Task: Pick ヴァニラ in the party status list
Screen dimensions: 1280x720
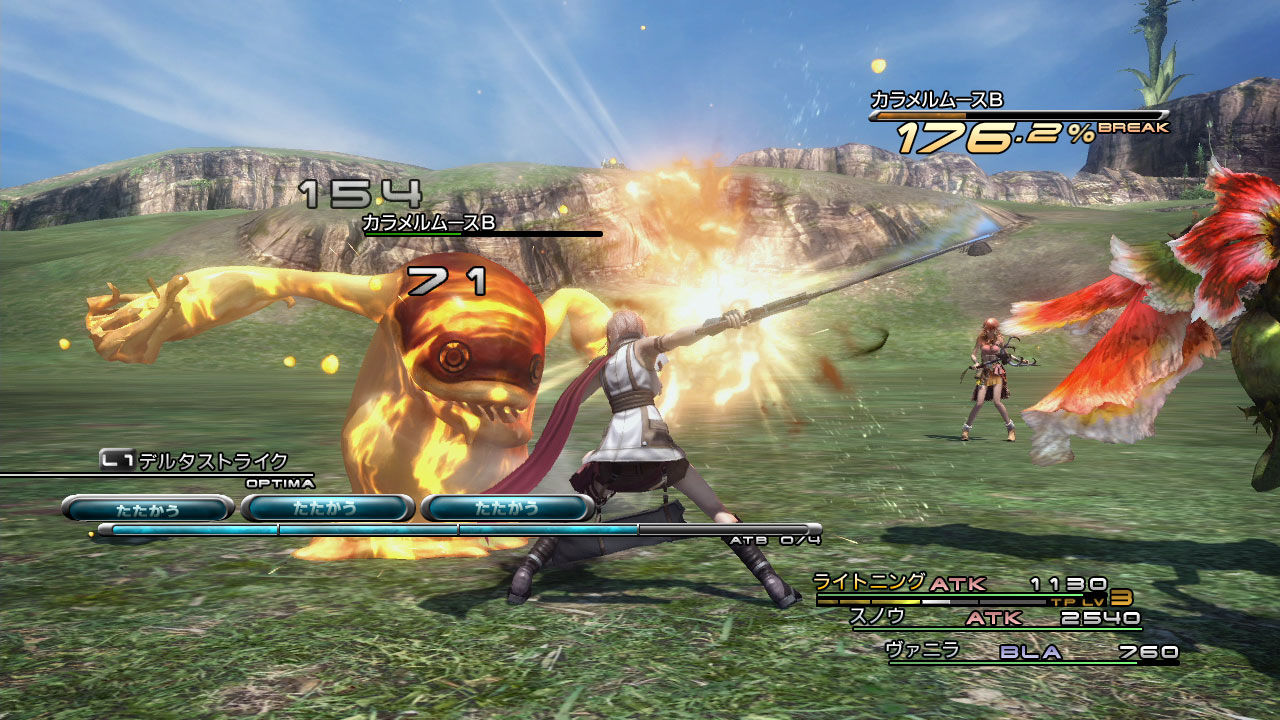Action: [923, 651]
